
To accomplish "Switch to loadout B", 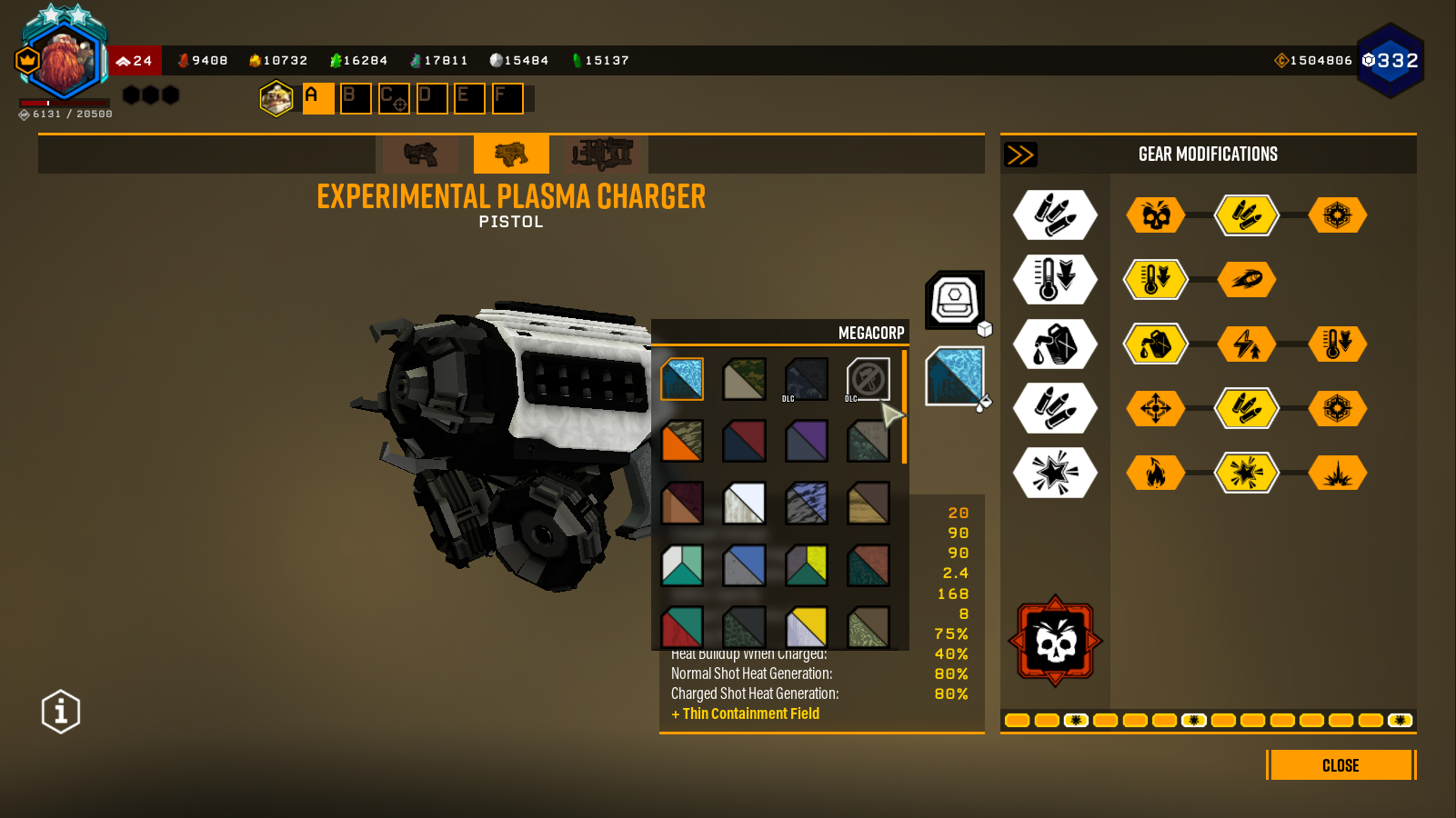I will pyautogui.click(x=356, y=98).
